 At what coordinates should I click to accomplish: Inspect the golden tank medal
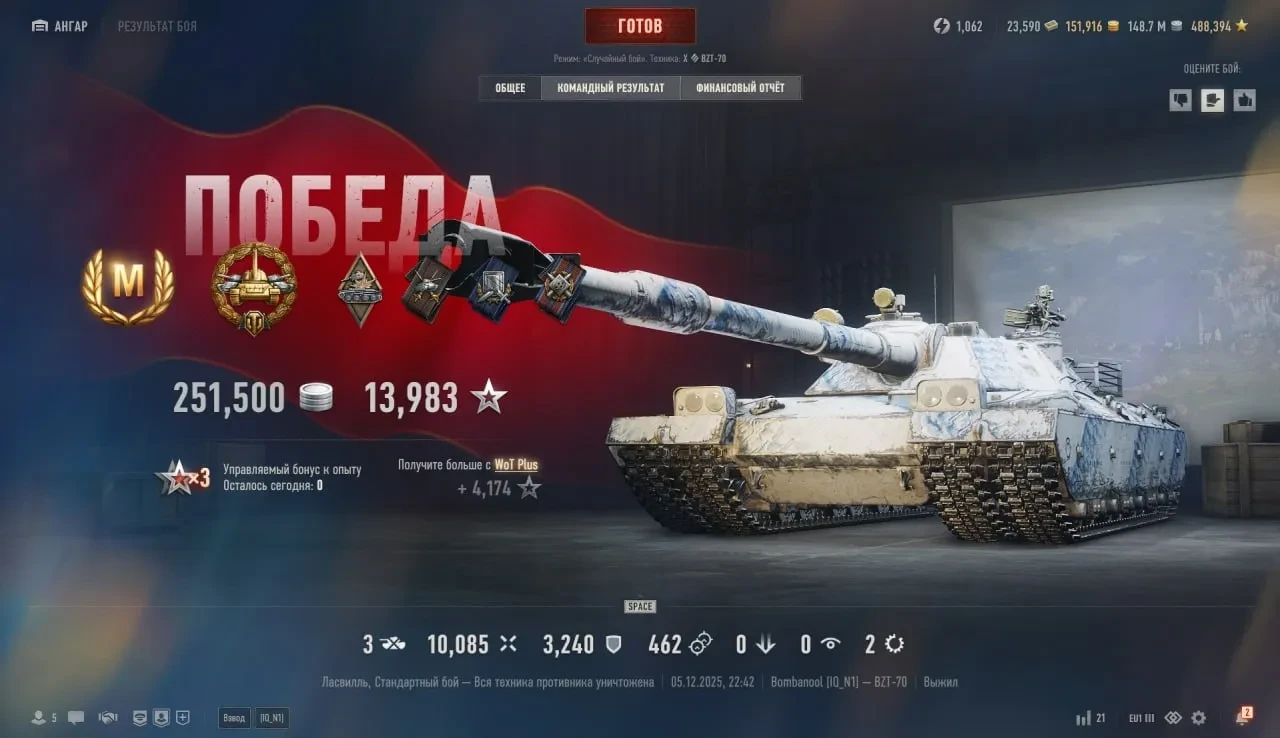coord(254,286)
